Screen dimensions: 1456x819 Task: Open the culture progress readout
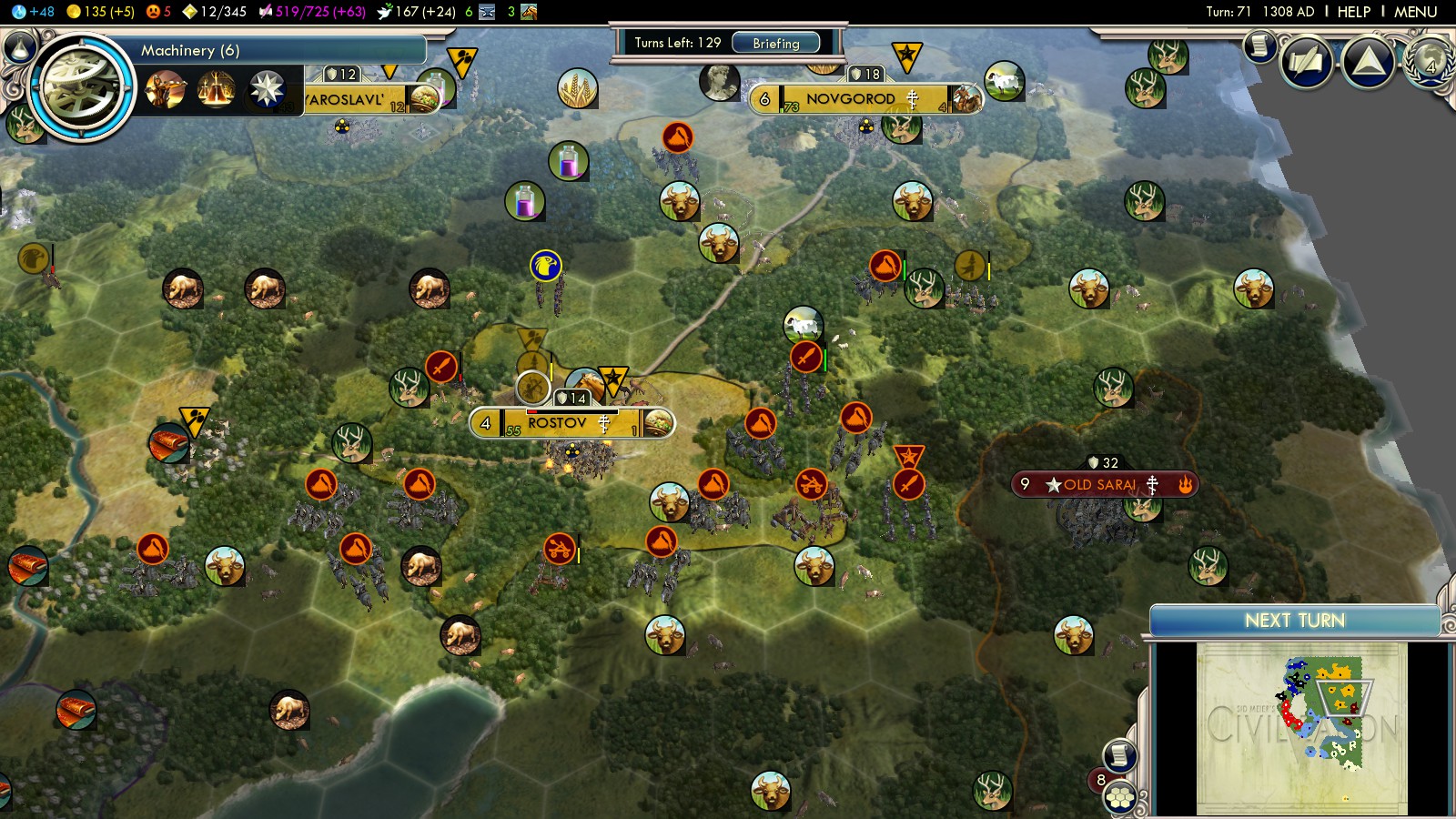[312, 12]
